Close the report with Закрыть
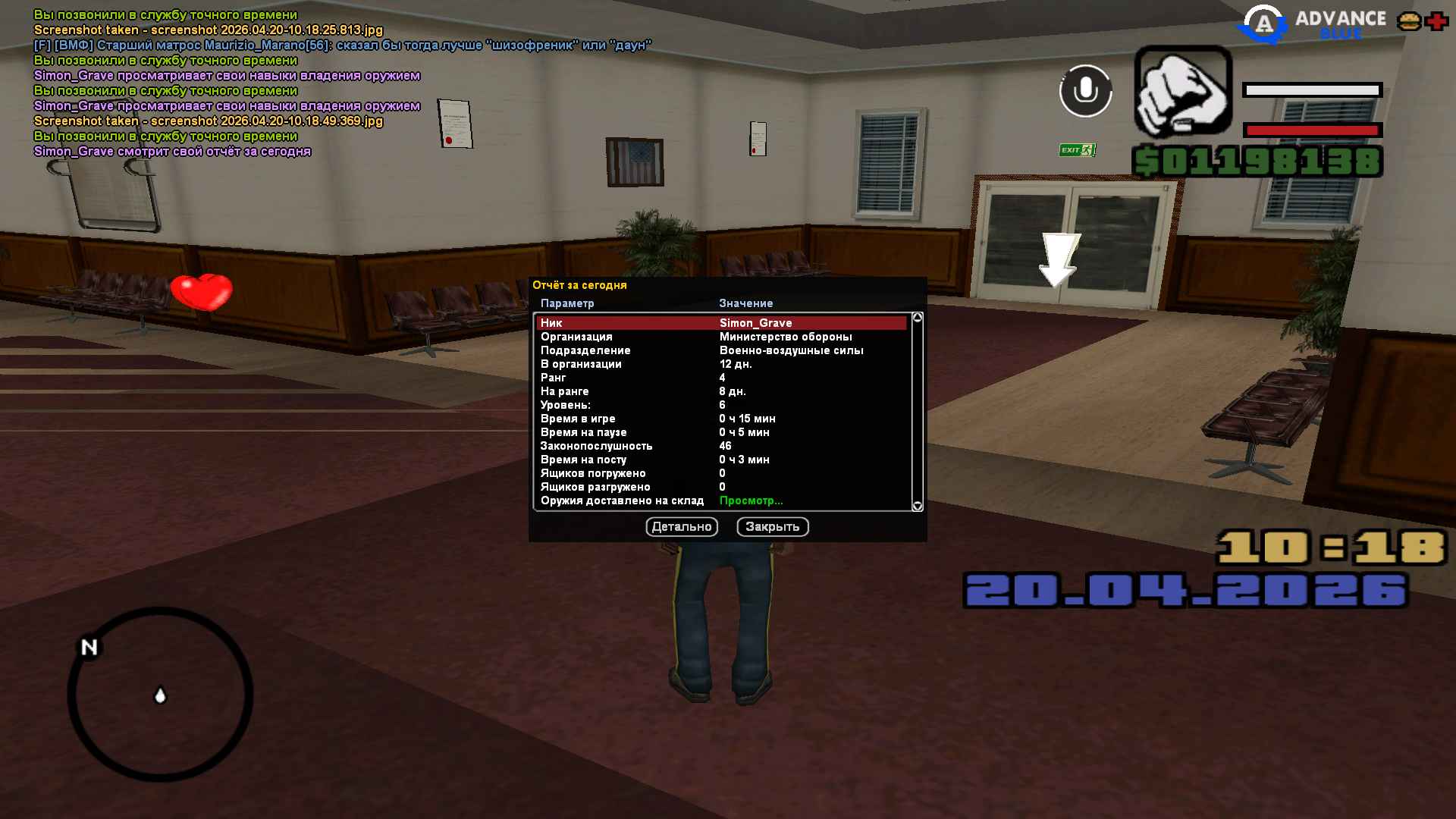The height and width of the screenshot is (819, 1456). (x=772, y=527)
